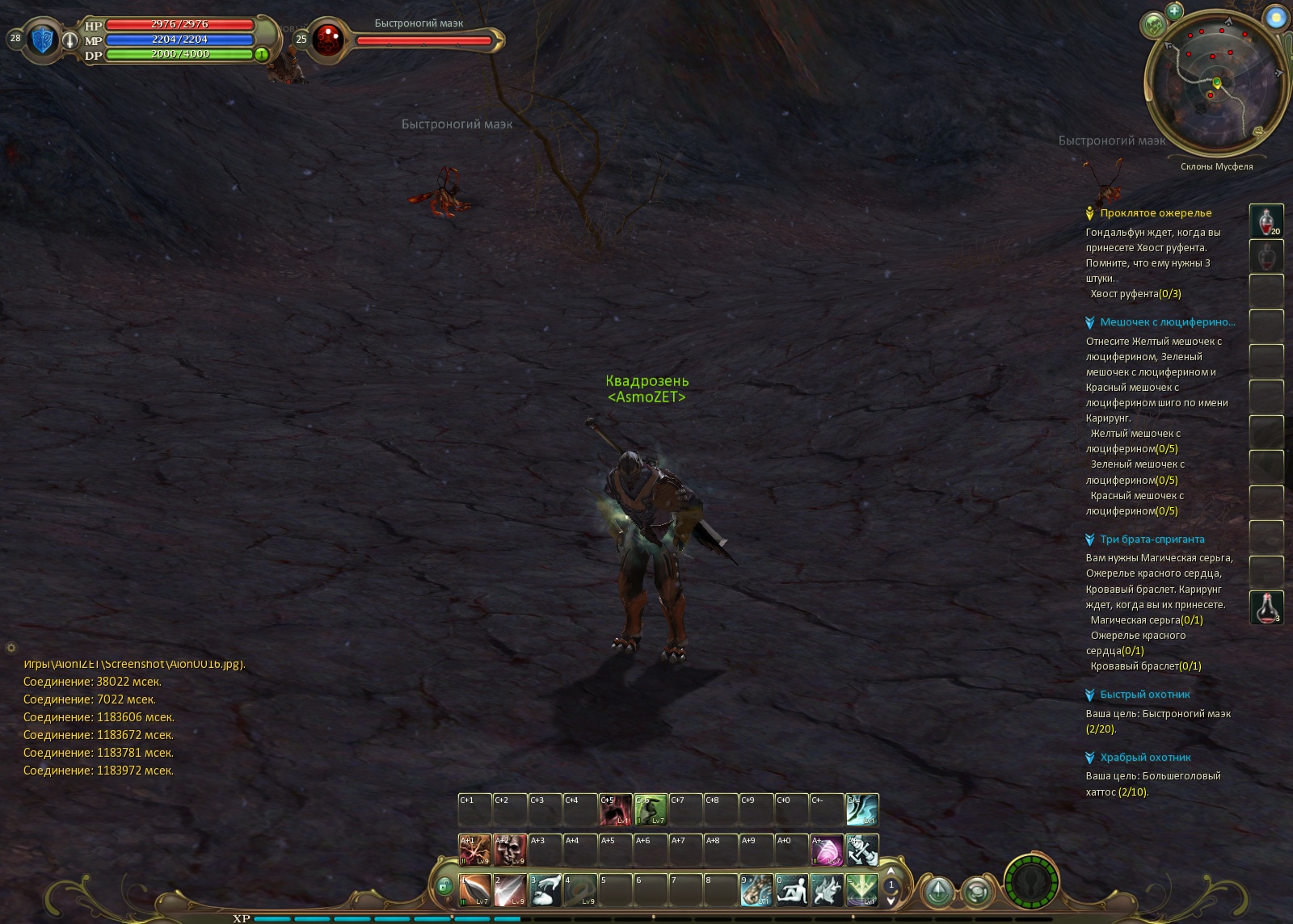This screenshot has height=924, width=1293.
Task: Zoom in with the minimap plus button
Action: point(1174,10)
